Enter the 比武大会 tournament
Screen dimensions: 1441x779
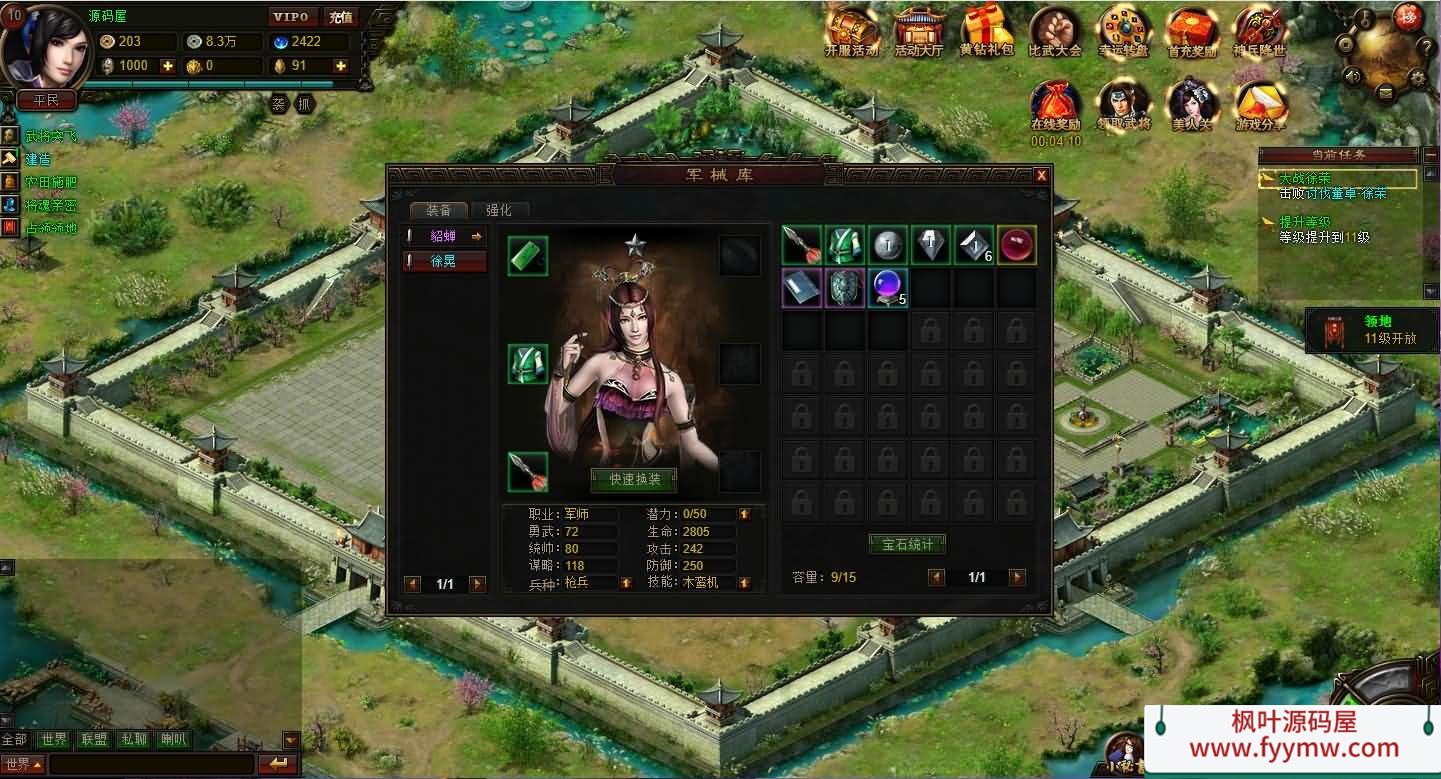[1055, 32]
